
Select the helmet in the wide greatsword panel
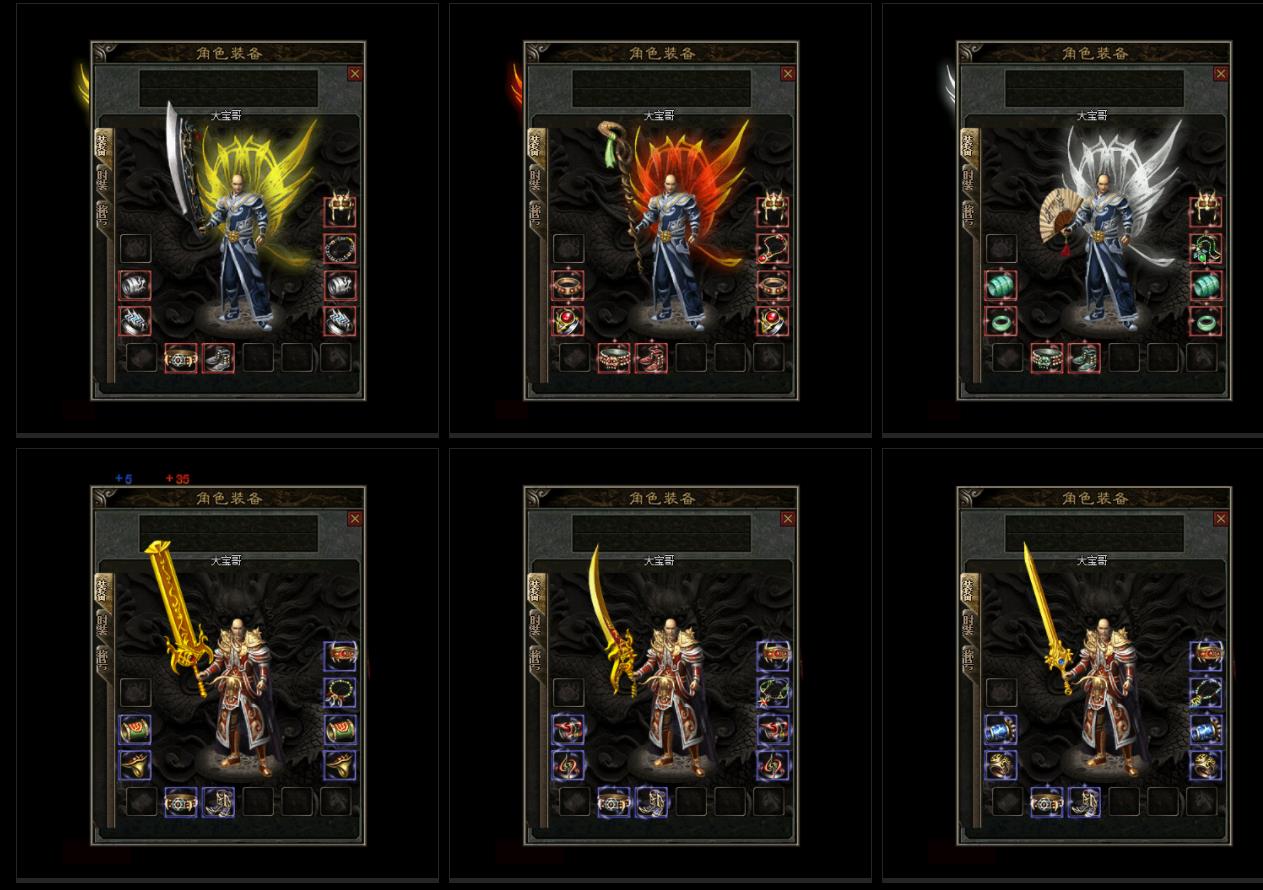click(x=340, y=657)
